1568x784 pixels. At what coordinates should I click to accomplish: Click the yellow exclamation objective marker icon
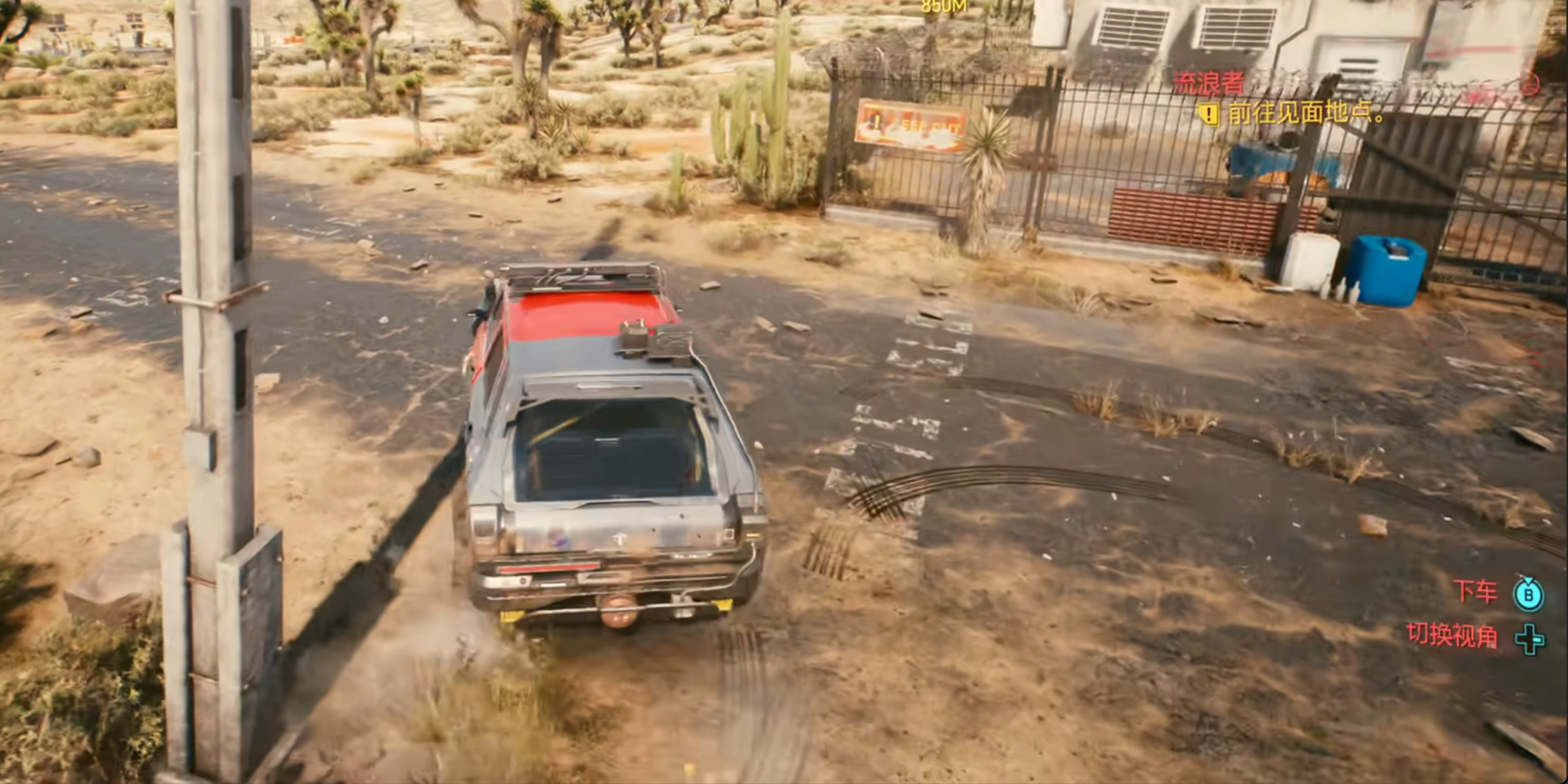(x=1208, y=114)
